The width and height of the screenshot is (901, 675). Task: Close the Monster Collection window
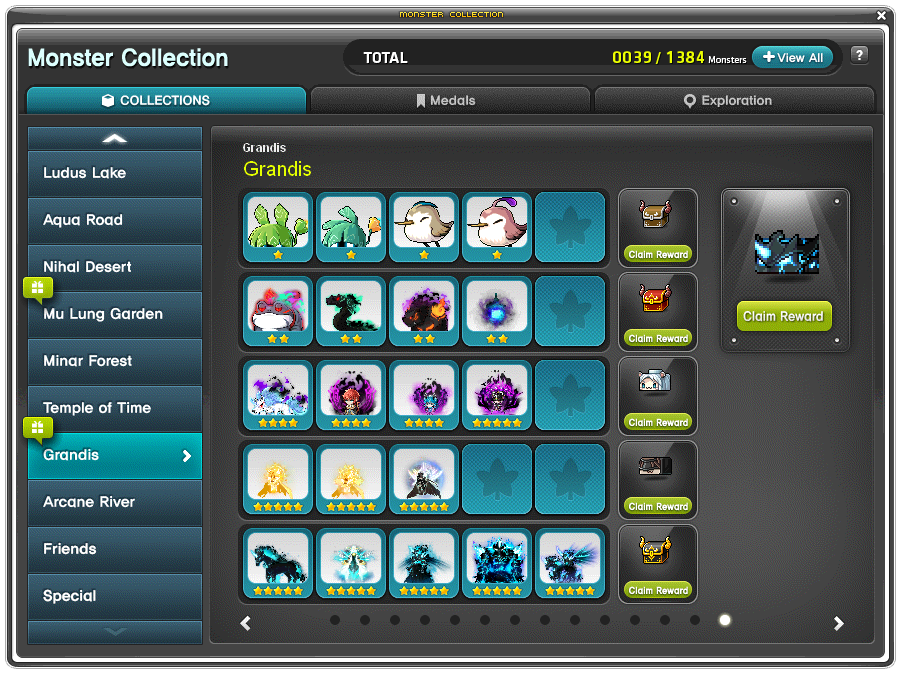(881, 15)
